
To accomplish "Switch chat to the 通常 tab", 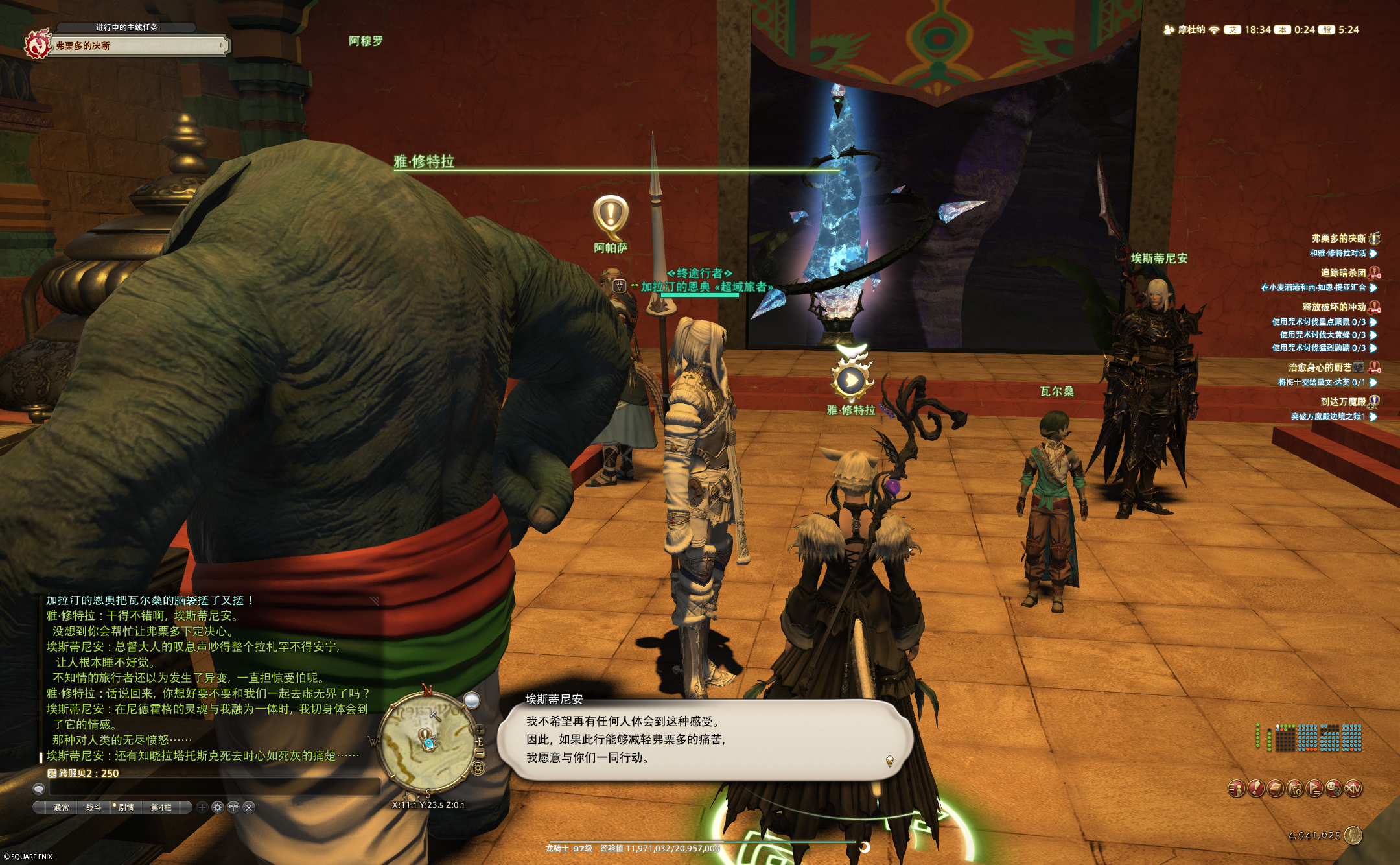I will pyautogui.click(x=62, y=807).
